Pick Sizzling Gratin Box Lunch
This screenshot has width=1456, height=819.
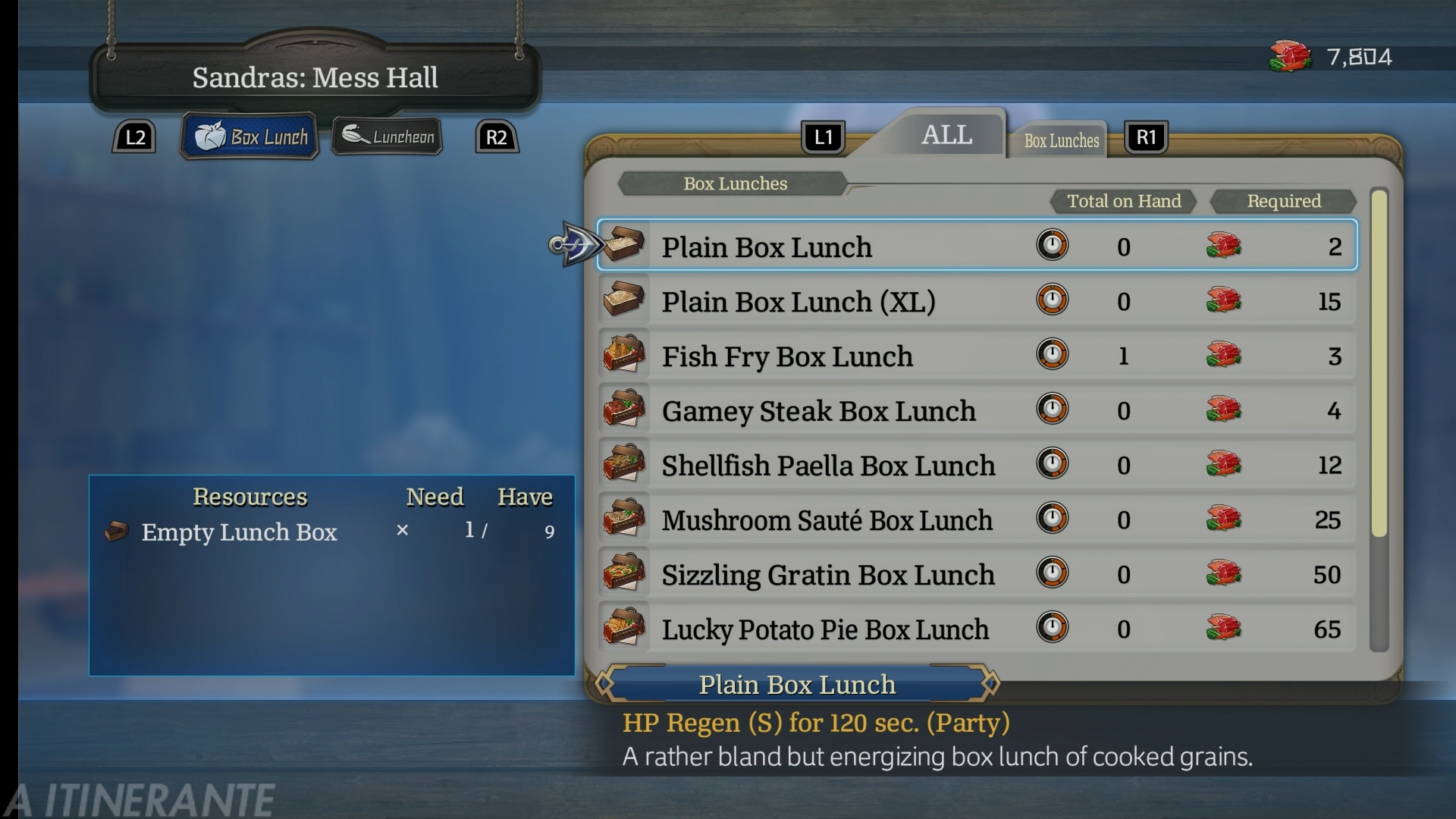coord(977,574)
